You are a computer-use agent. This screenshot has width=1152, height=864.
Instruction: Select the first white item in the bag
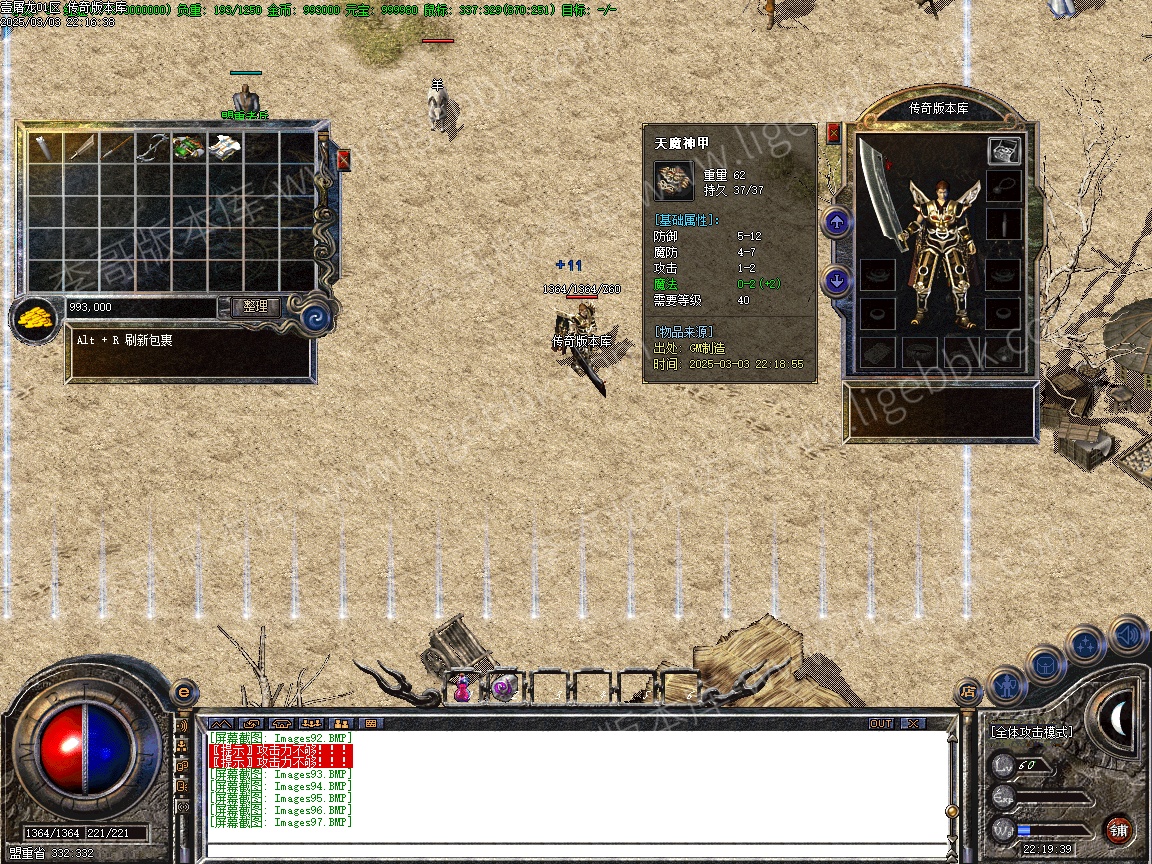pyautogui.click(x=45, y=148)
